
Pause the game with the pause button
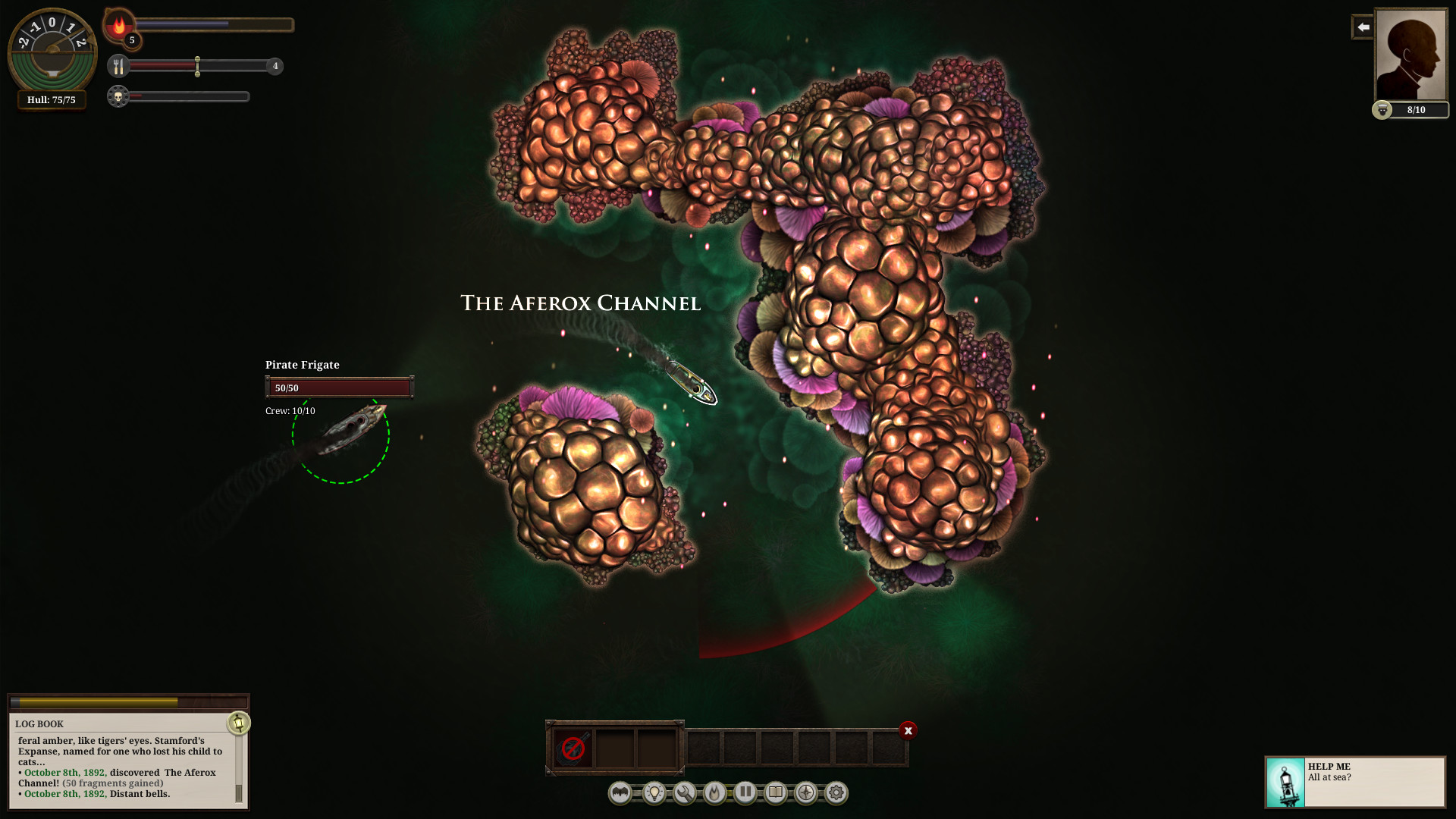[x=745, y=792]
